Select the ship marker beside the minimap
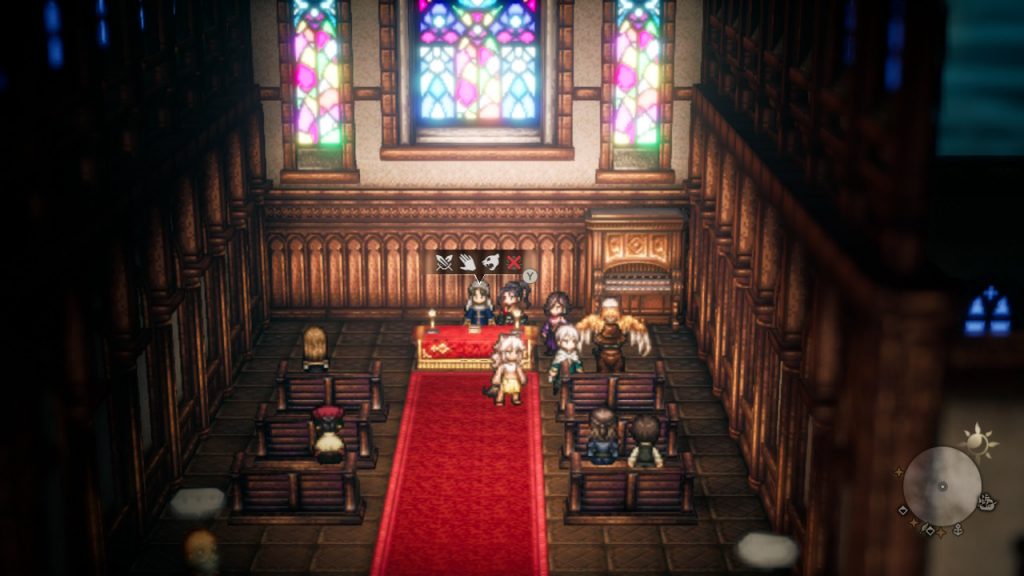 click(988, 502)
